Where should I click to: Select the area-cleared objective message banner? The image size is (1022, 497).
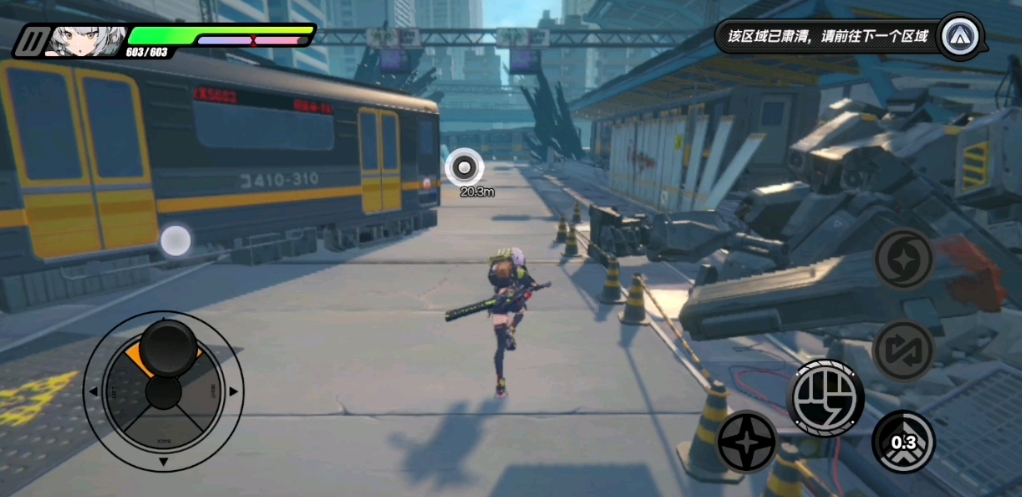tap(828, 38)
